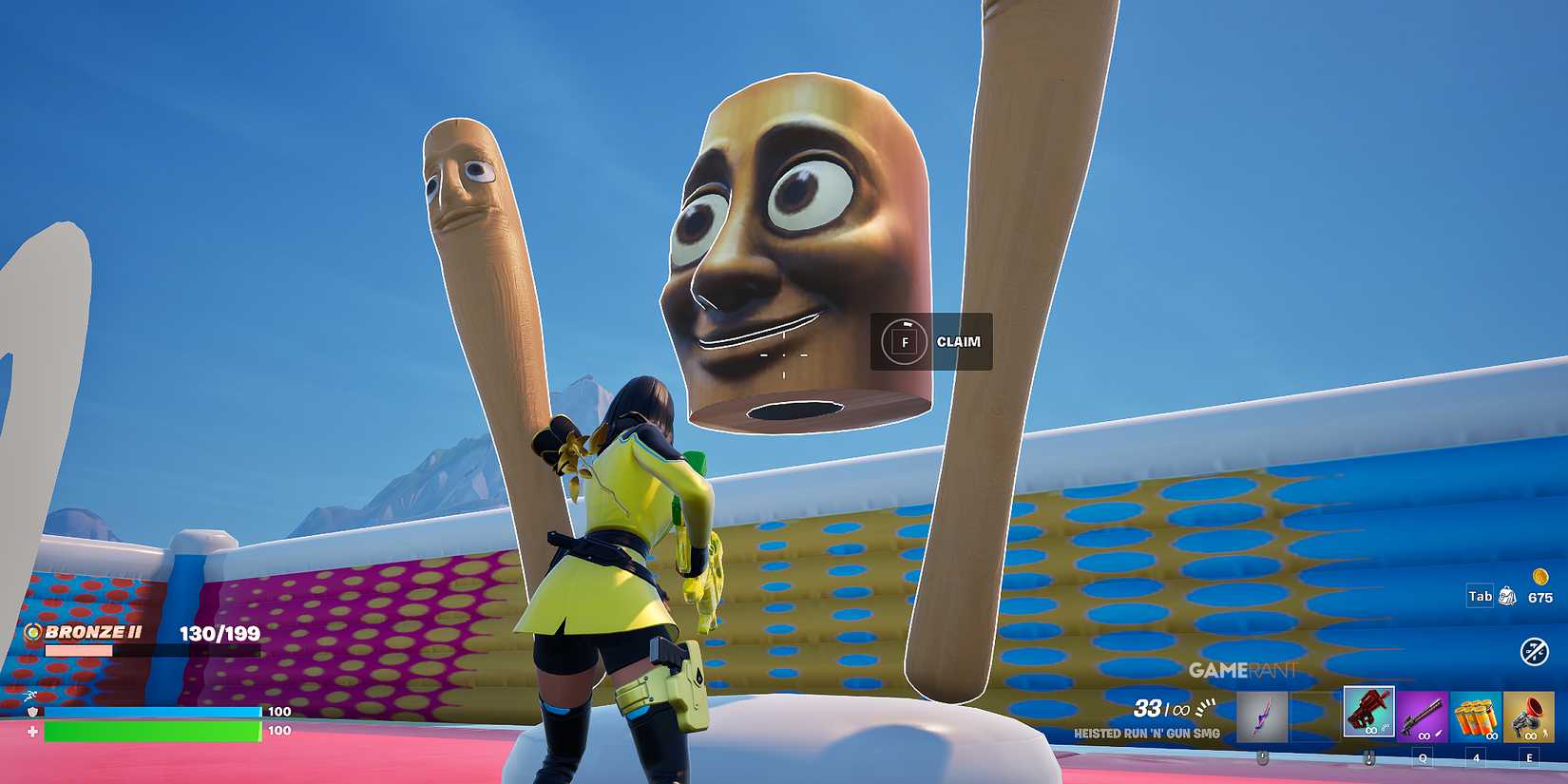Click the health cross icon beside the green bar
The image size is (1568, 784).
pyautogui.click(x=30, y=733)
